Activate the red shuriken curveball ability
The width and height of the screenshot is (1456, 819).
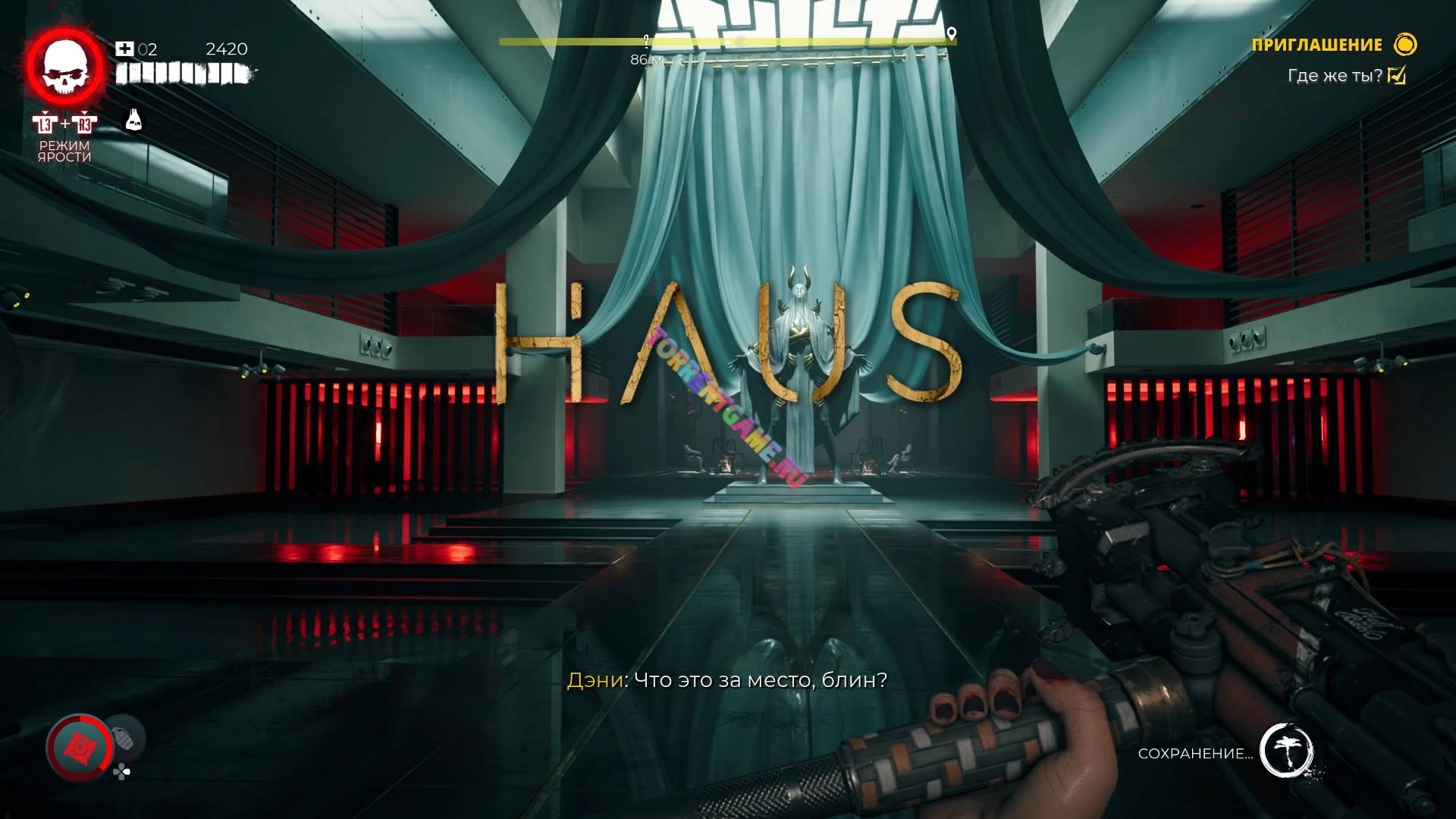coord(79,748)
